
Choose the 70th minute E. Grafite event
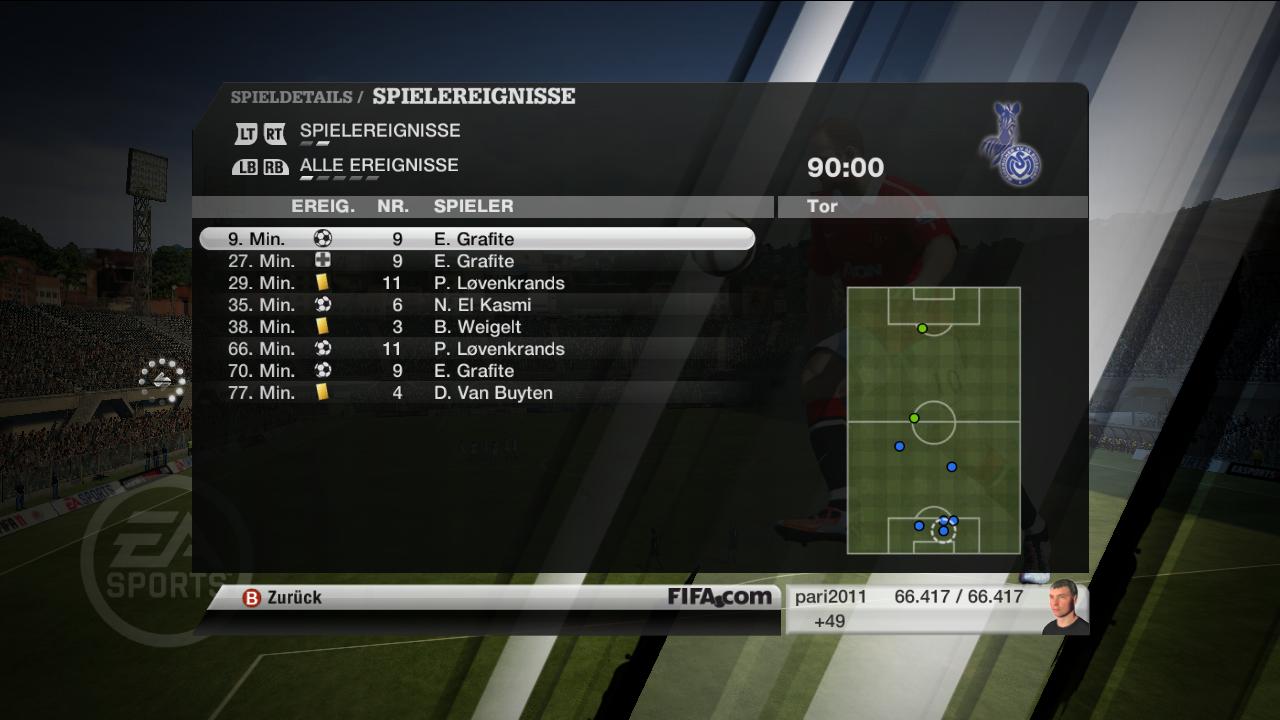pyautogui.click(x=476, y=371)
